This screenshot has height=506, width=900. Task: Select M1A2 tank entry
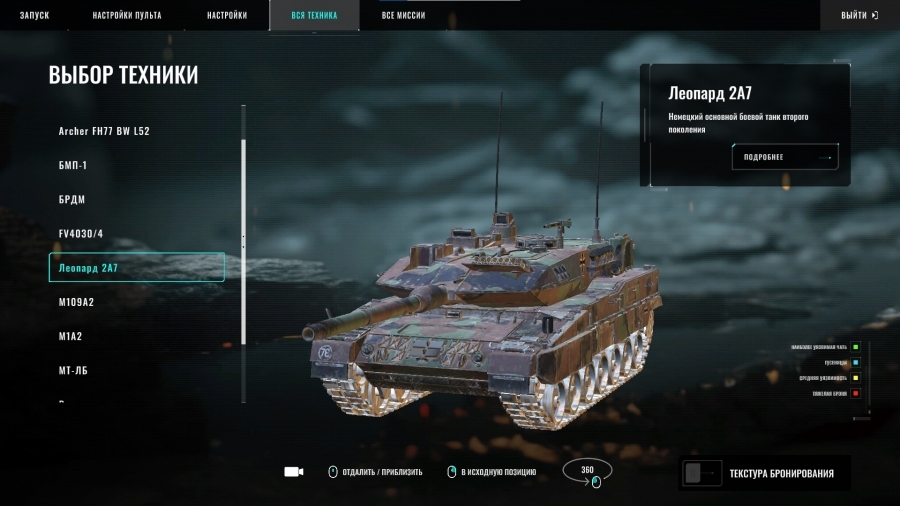click(x=70, y=336)
